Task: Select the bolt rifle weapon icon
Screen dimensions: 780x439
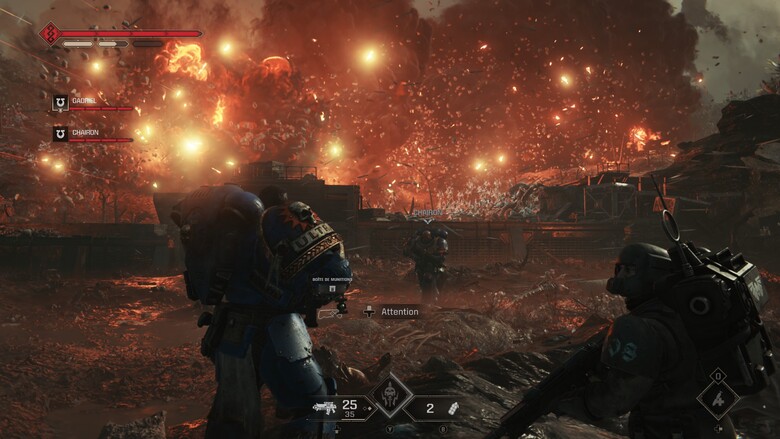Action: coord(324,408)
